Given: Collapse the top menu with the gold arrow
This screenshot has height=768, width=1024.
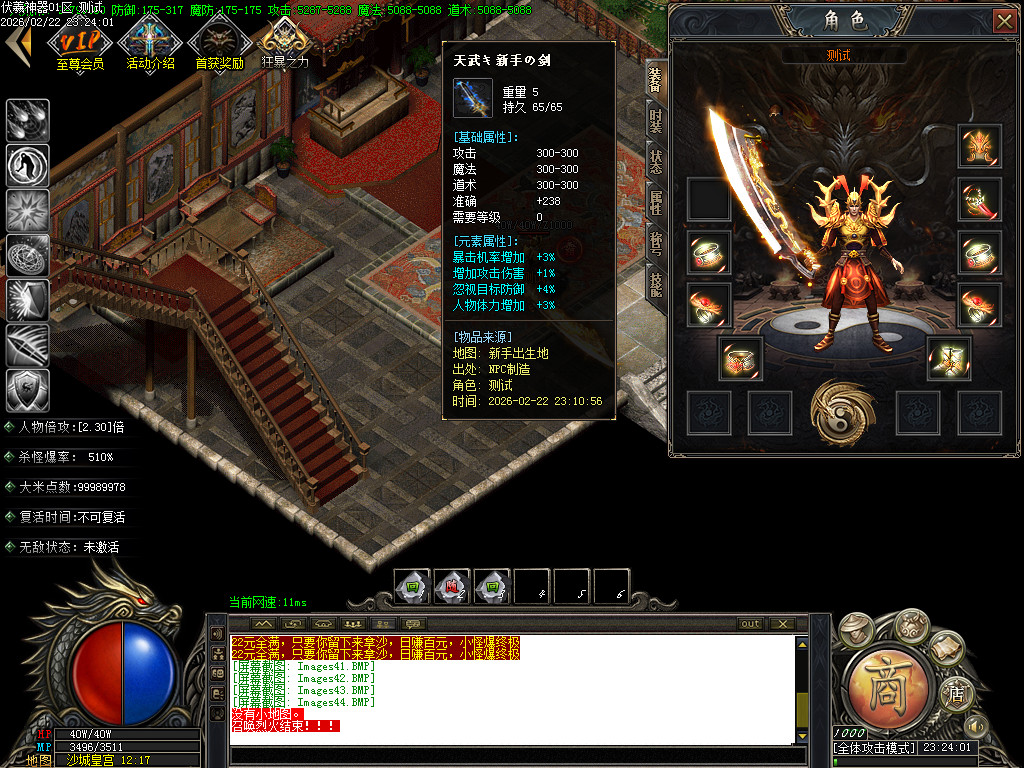Looking at the screenshot, I should point(18,42).
